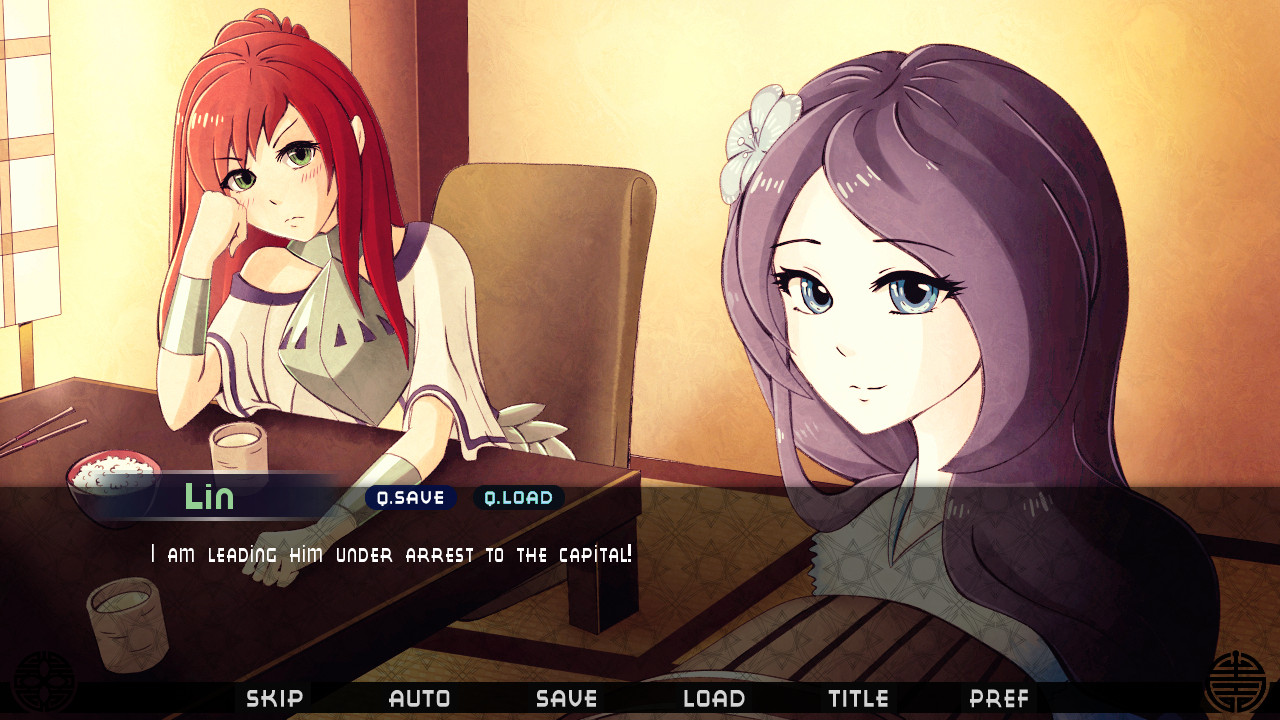
Task: Open PREF preferences
Action: (x=999, y=698)
